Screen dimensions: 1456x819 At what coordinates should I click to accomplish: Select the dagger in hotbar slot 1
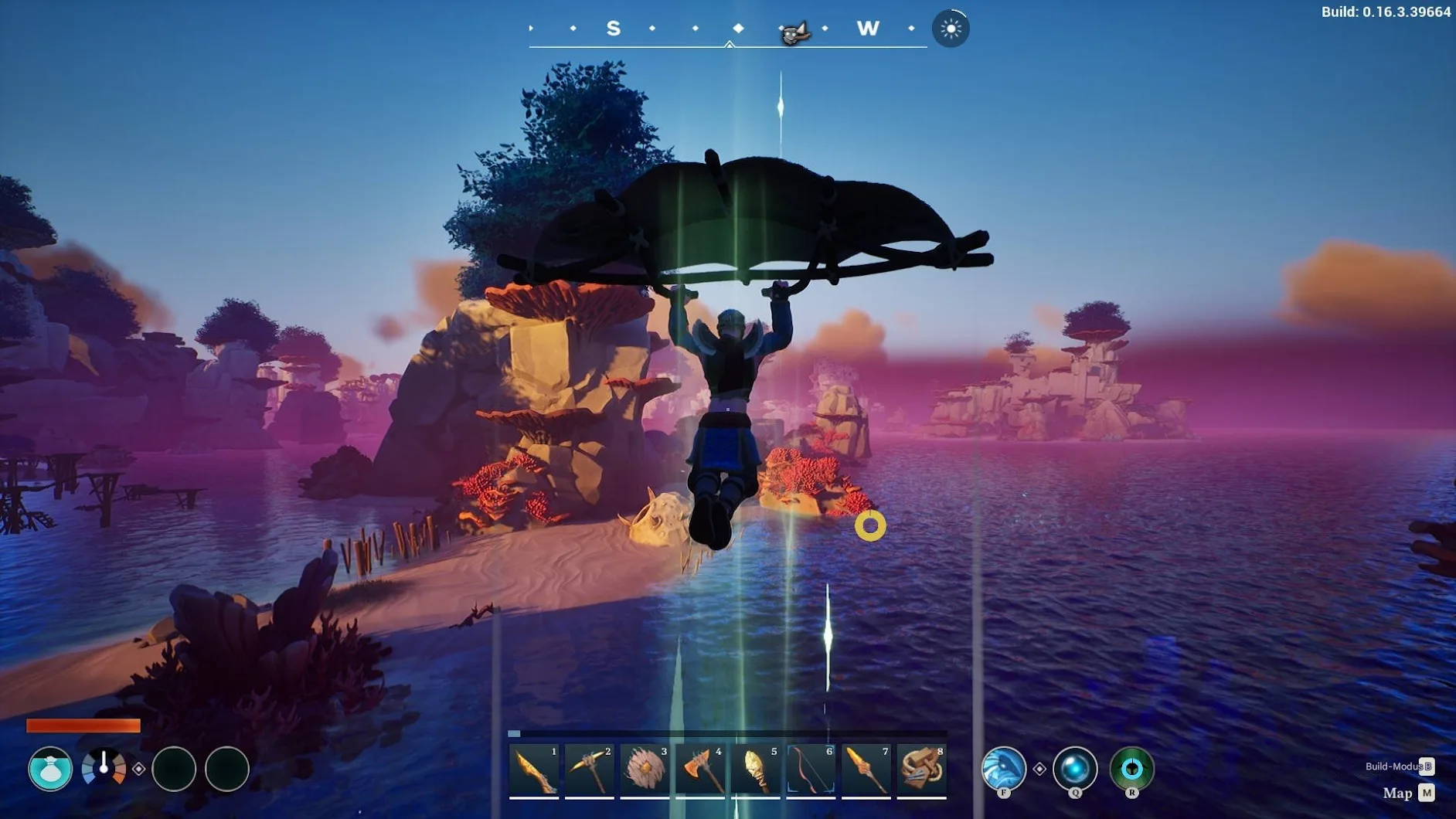tap(534, 770)
